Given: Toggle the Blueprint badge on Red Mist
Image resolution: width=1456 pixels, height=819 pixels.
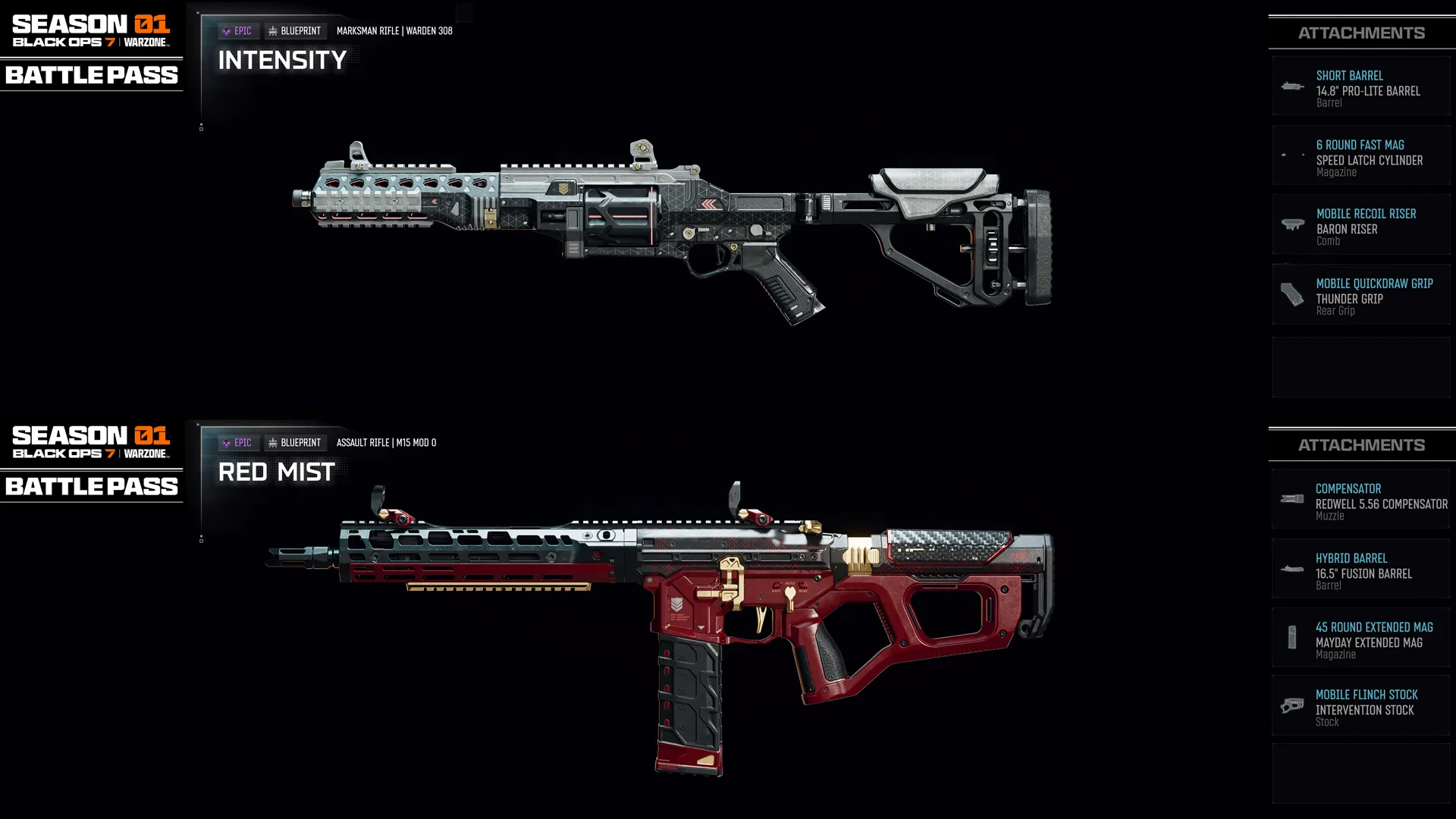Looking at the screenshot, I should (x=297, y=442).
